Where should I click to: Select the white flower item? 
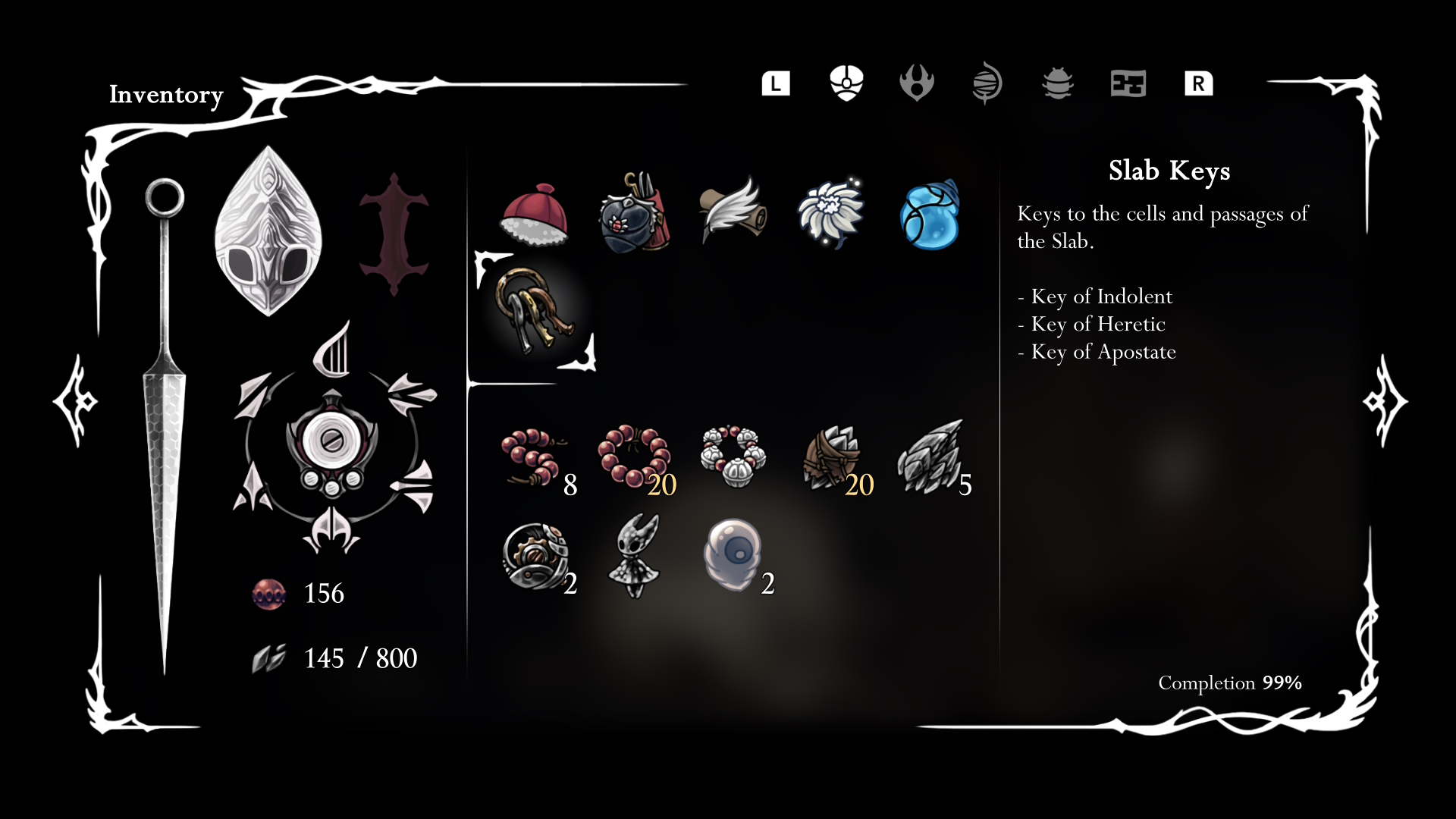[x=830, y=213]
